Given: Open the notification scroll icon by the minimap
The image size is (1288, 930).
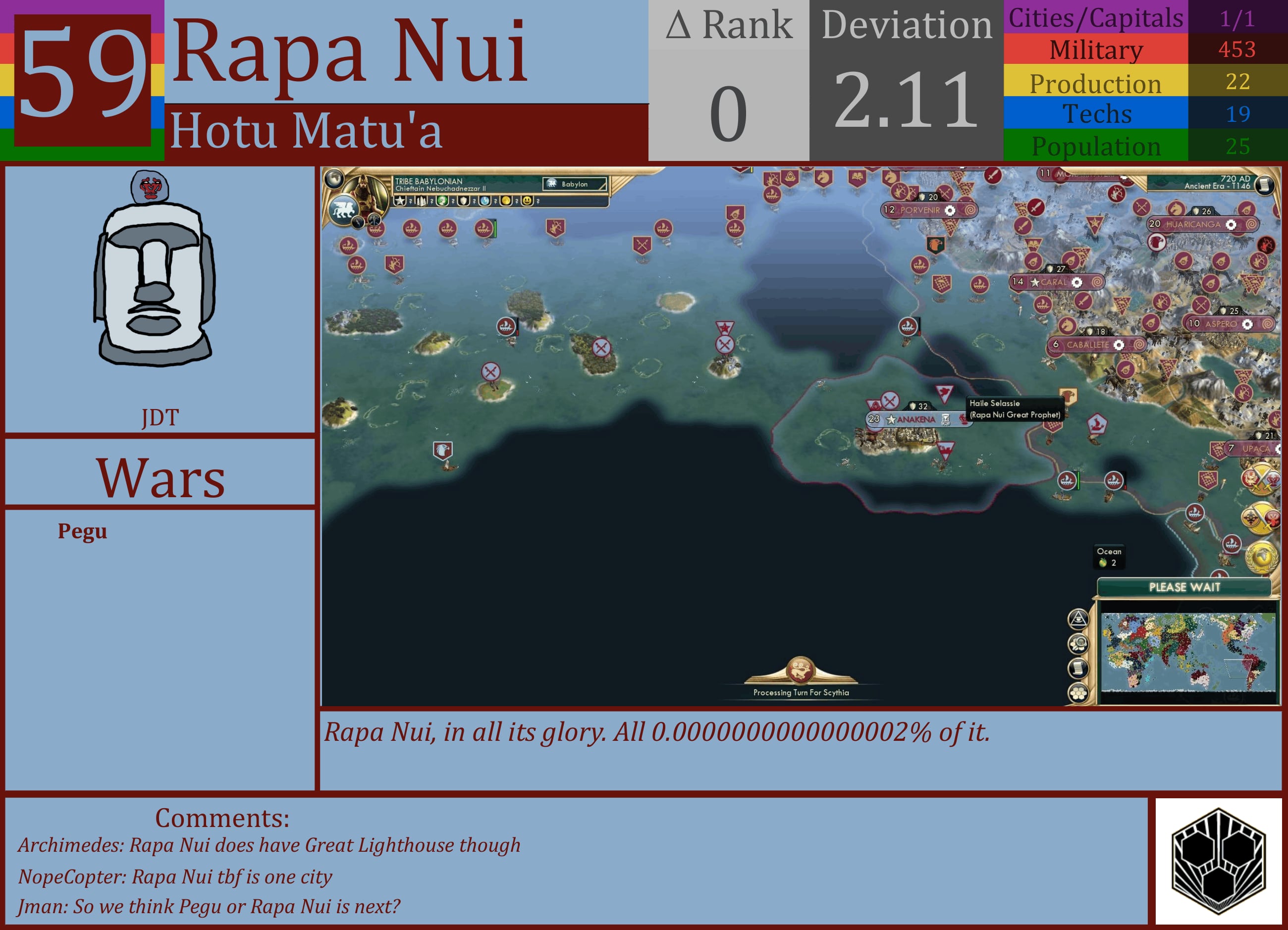Looking at the screenshot, I should tap(1078, 668).
